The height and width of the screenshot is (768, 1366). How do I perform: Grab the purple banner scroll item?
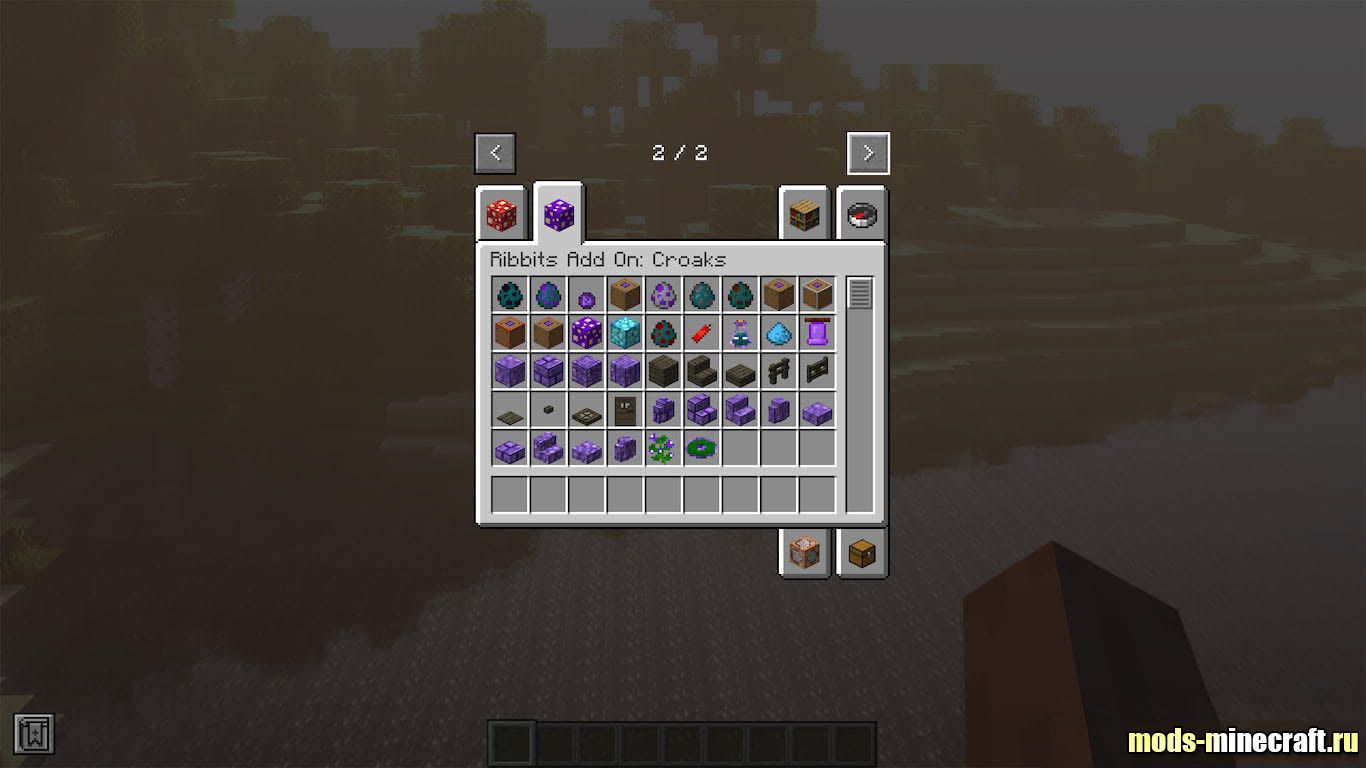817,332
